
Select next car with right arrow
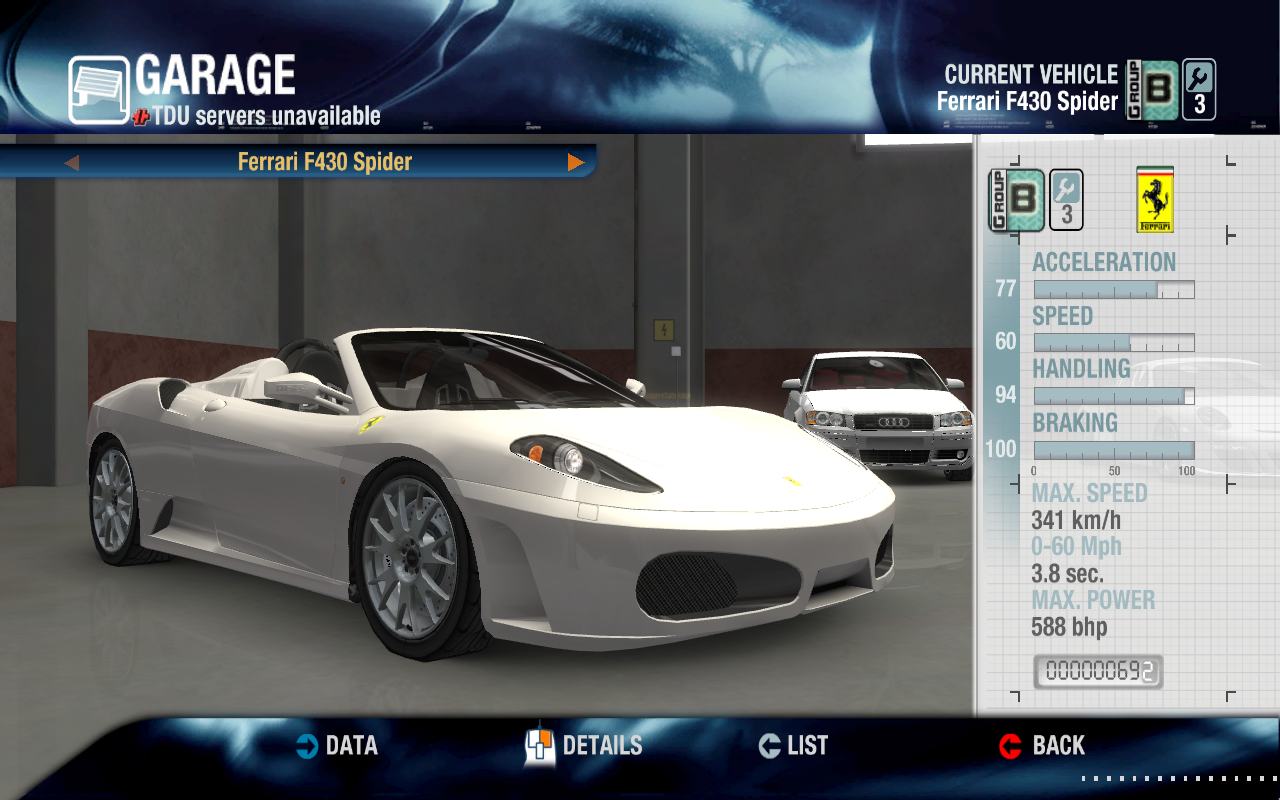(576, 162)
